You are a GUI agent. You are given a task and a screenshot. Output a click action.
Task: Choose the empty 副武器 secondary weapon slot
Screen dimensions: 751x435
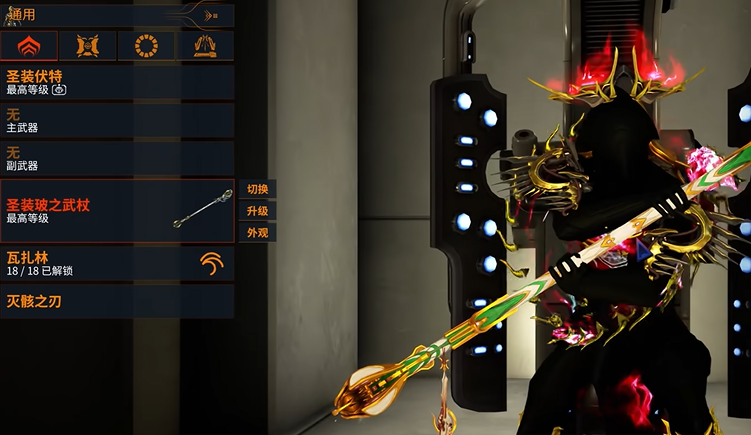click(118, 158)
